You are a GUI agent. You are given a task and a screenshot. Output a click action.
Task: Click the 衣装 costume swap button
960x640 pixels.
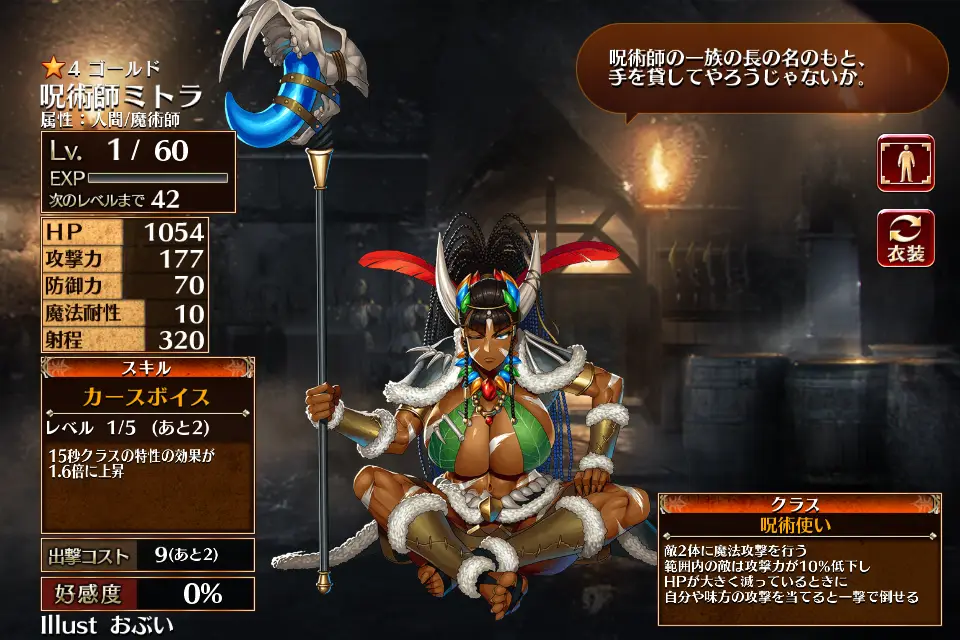point(905,238)
